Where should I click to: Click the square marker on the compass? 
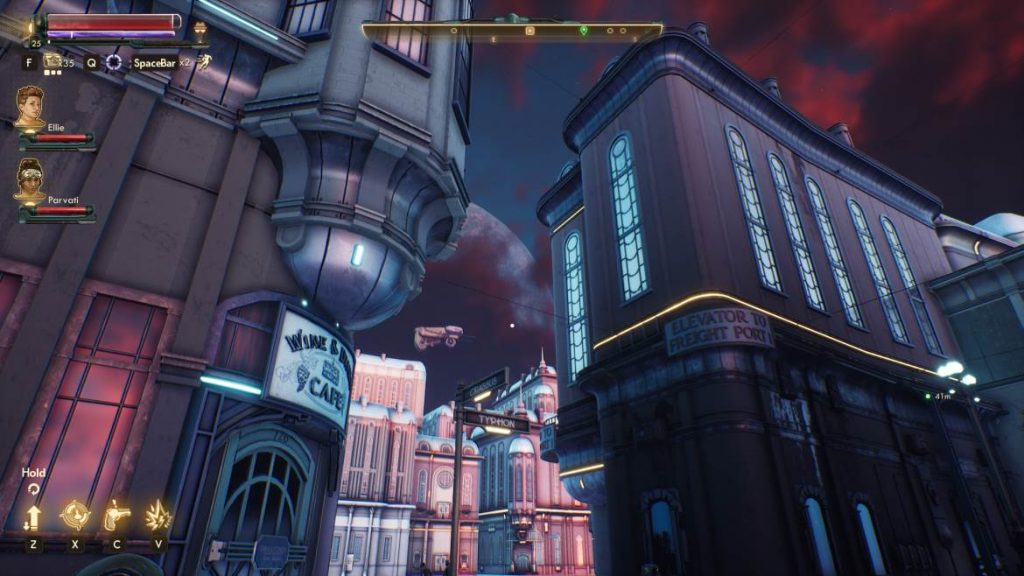(x=530, y=31)
